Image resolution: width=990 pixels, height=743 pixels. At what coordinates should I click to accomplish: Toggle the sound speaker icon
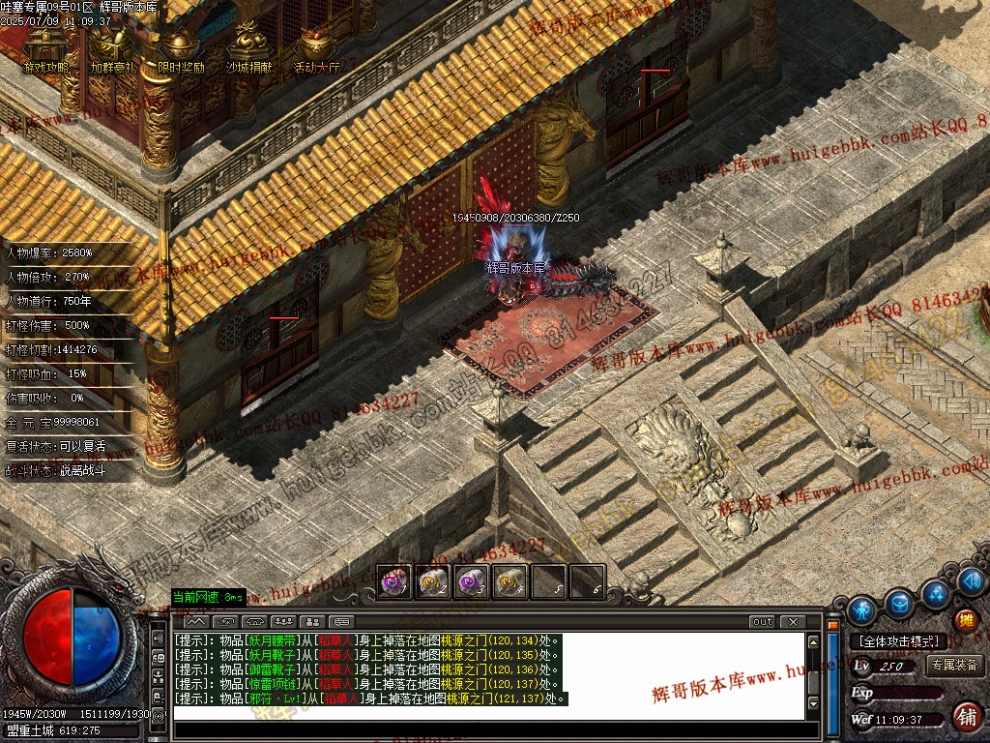pyautogui.click(x=970, y=580)
